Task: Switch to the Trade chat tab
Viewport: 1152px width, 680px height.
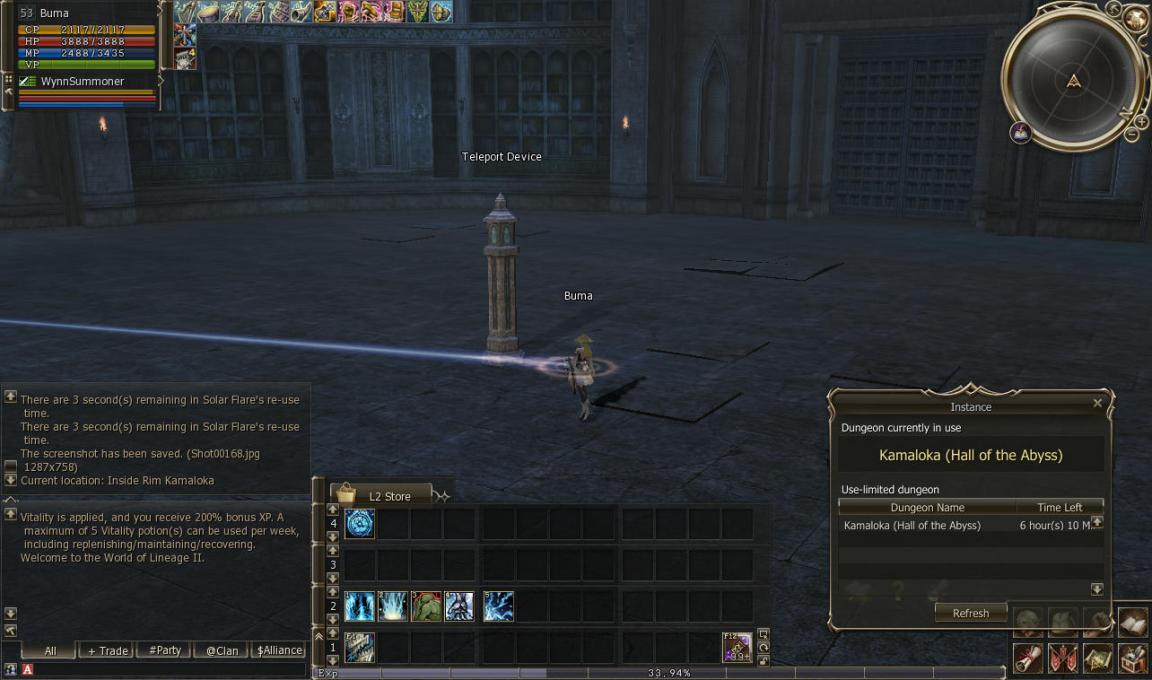Action: 108,650
